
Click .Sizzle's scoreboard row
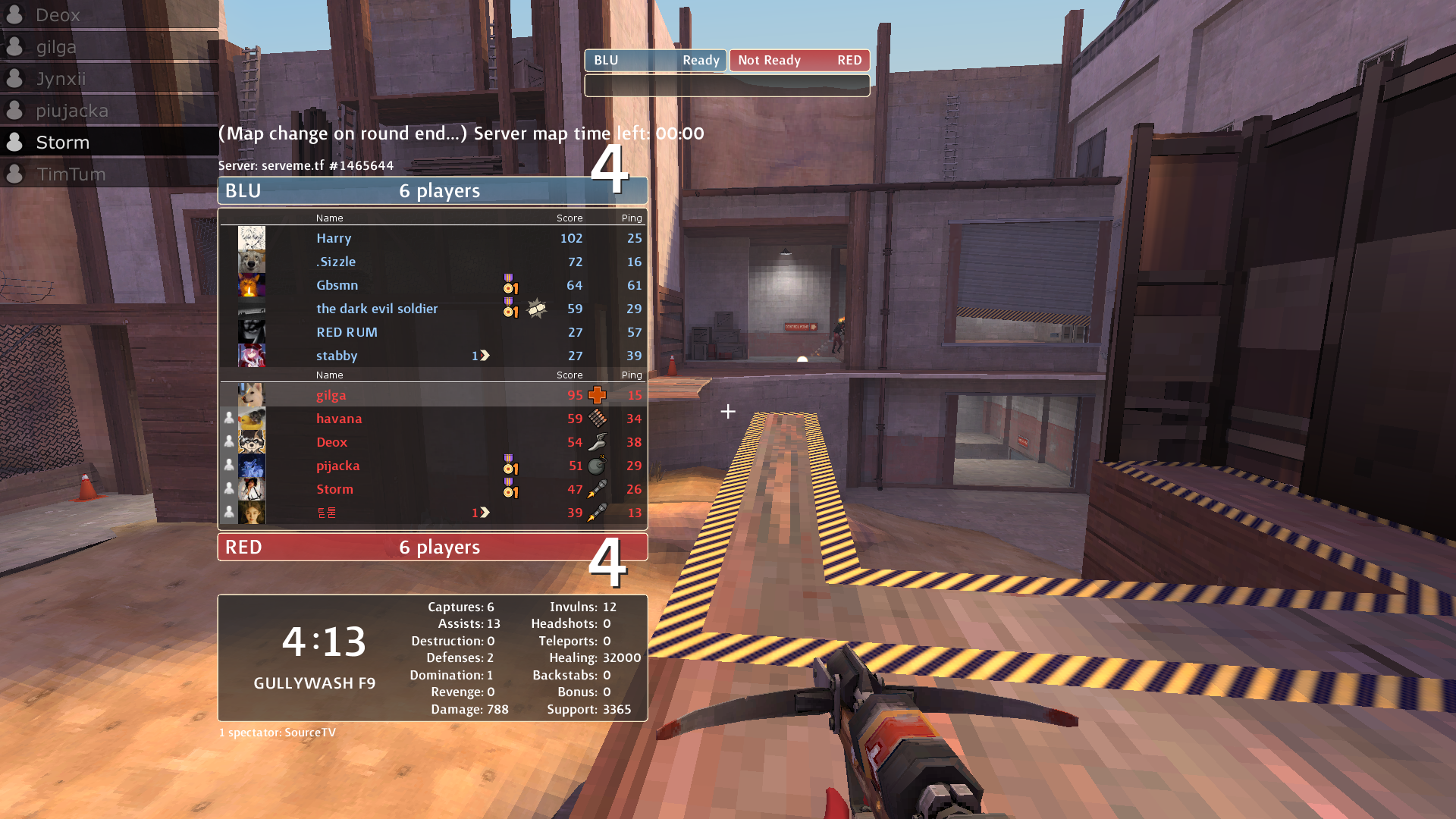pos(432,262)
